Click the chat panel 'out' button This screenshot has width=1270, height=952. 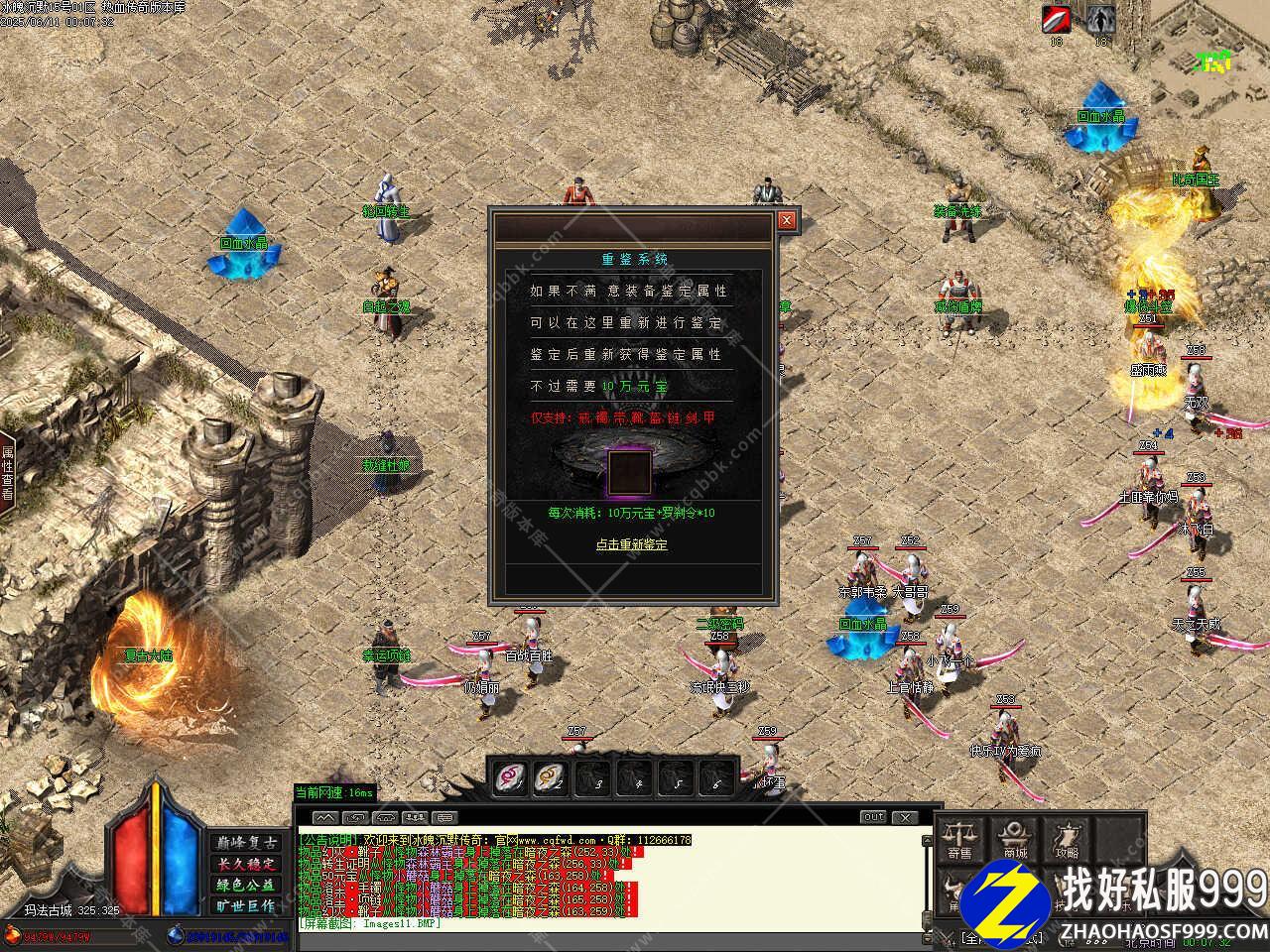tap(873, 817)
